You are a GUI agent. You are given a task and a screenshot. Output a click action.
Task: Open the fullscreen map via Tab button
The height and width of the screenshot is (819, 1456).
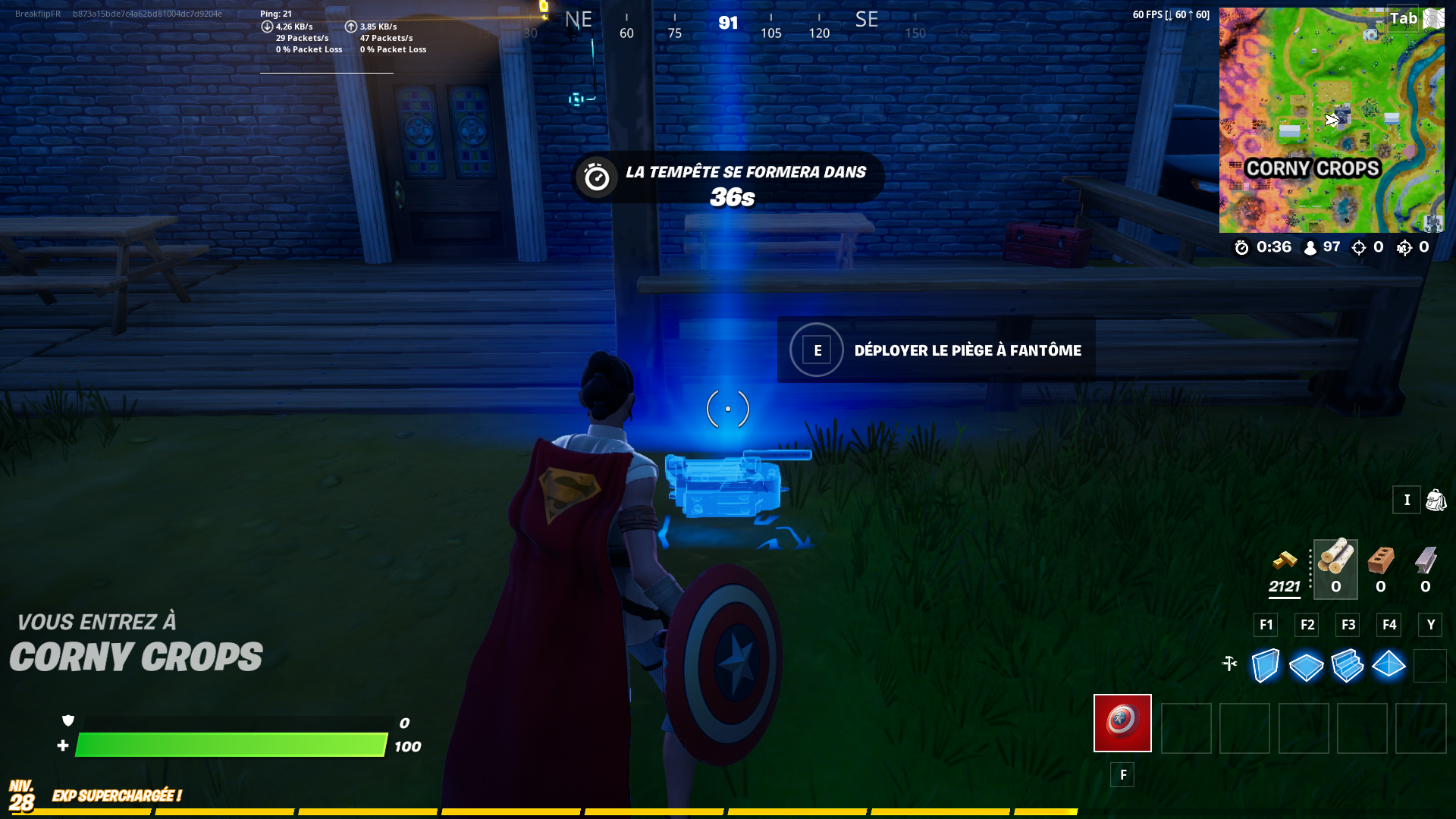click(x=1404, y=20)
